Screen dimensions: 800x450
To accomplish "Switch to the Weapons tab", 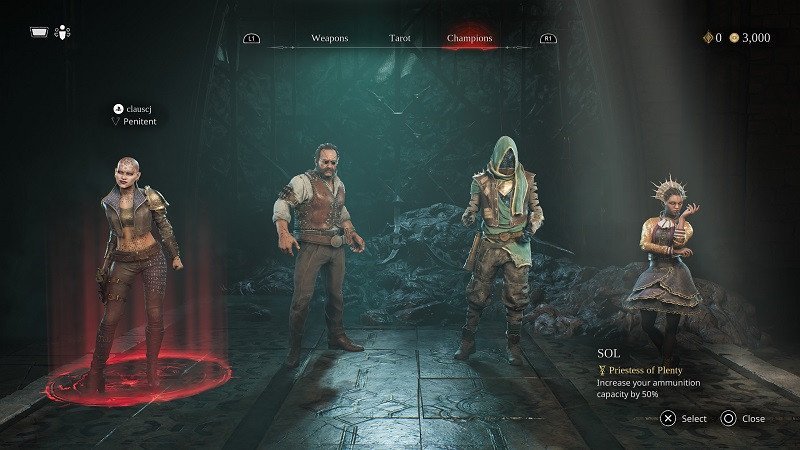I will click(x=329, y=39).
